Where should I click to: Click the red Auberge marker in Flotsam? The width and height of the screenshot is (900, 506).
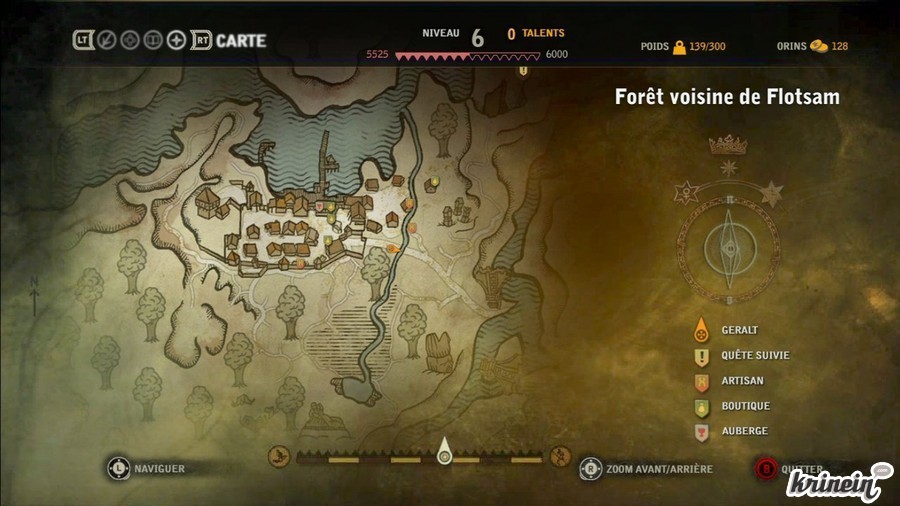pos(320,206)
